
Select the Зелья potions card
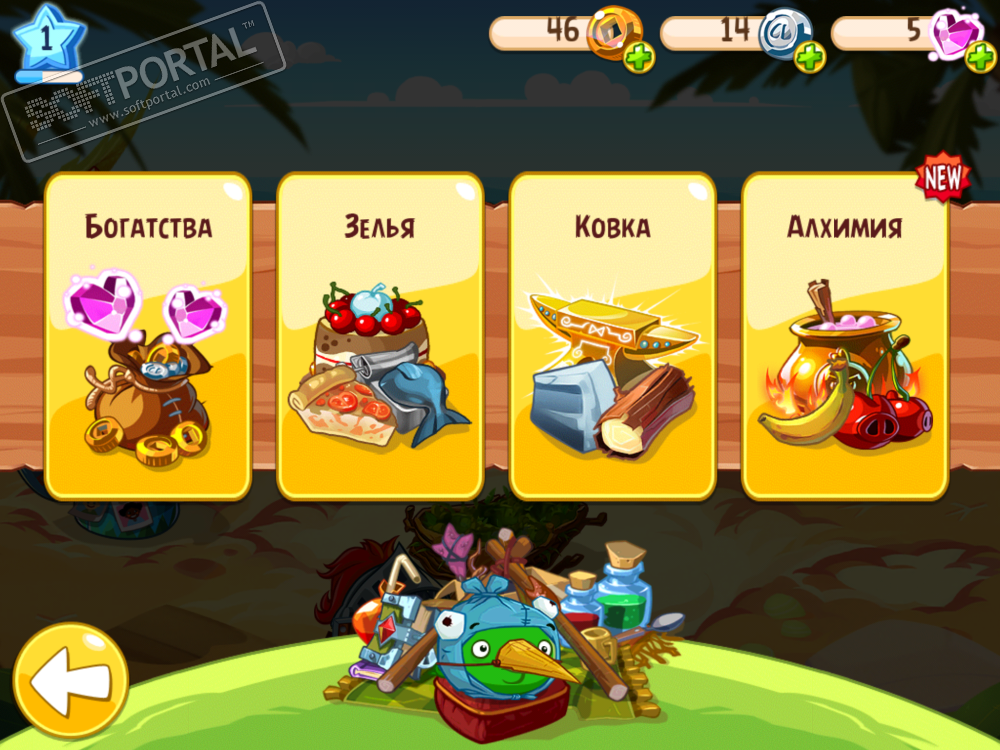[x=380, y=336]
